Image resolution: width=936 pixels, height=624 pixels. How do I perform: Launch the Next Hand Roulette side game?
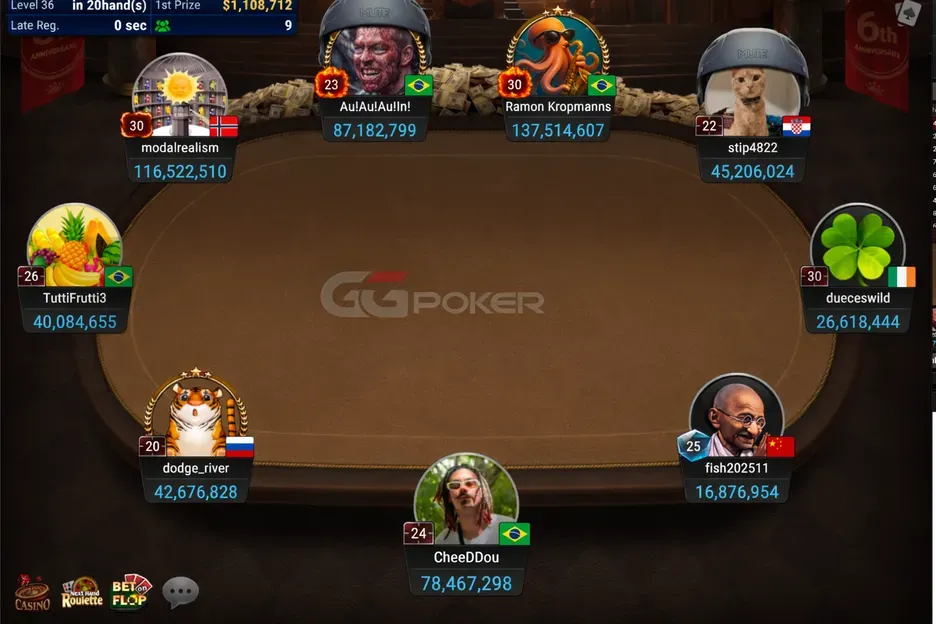point(82,592)
